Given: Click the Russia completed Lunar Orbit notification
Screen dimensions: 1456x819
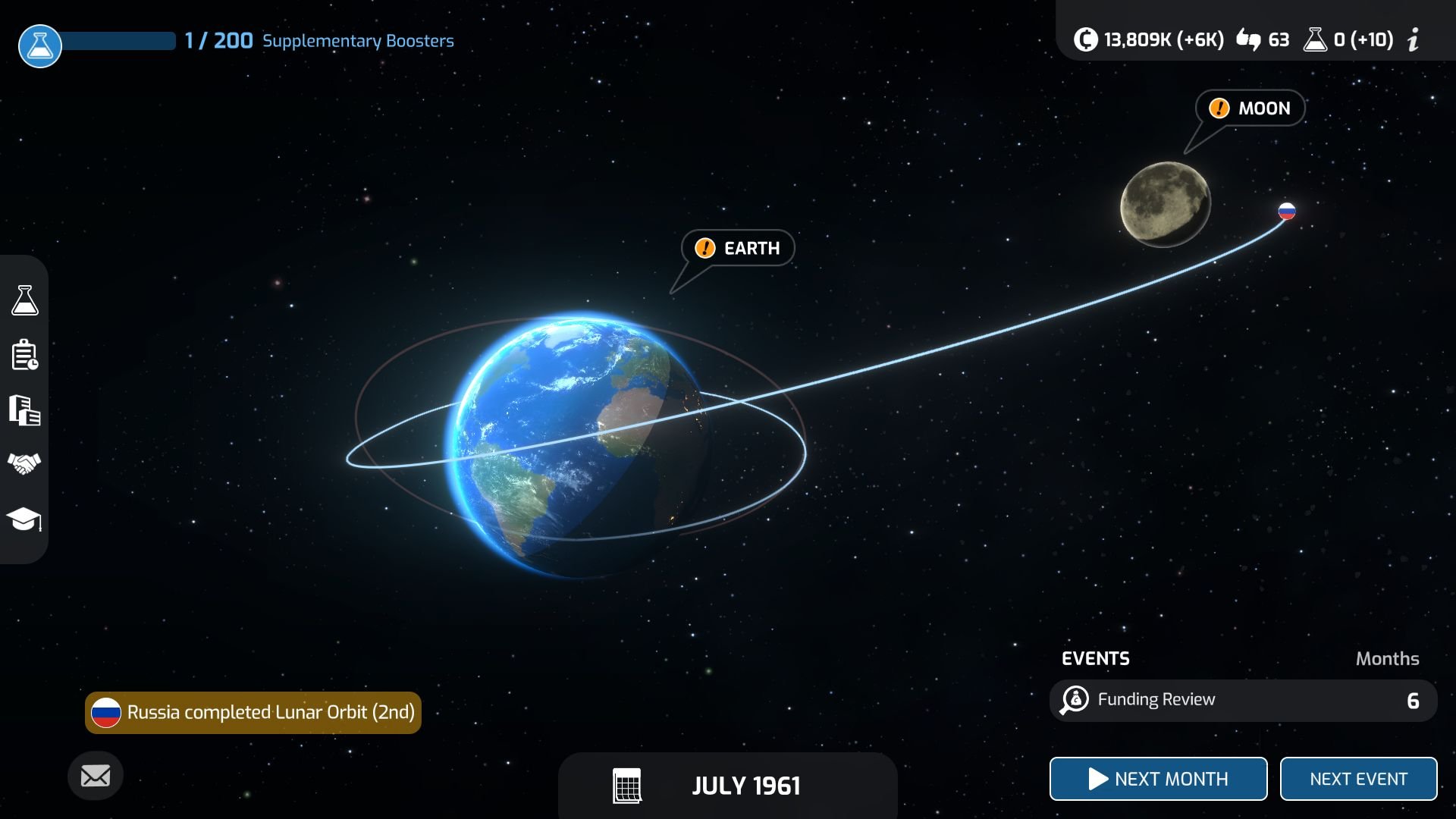Looking at the screenshot, I should coord(253,713).
